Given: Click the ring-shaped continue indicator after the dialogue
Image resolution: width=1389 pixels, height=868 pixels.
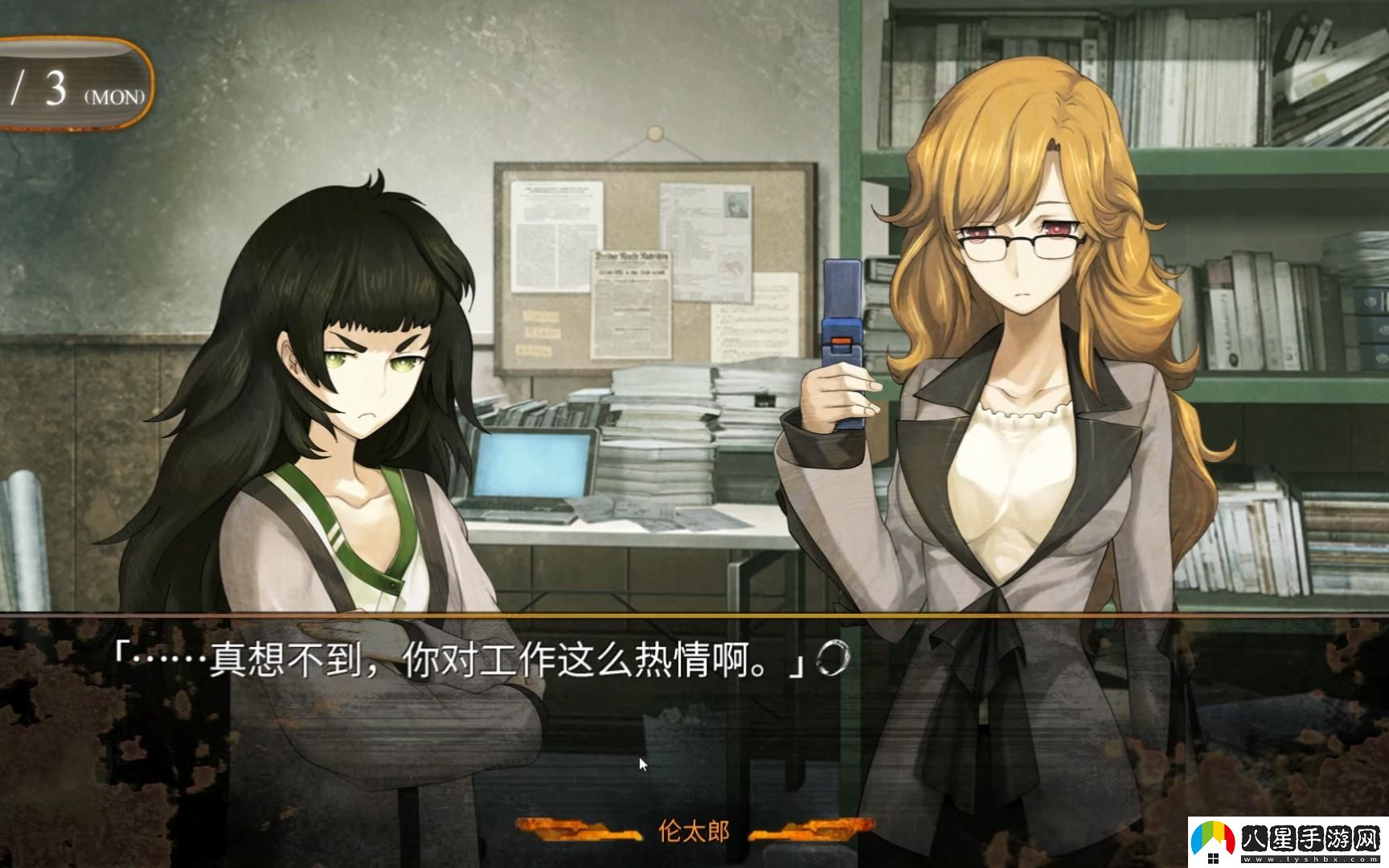Looking at the screenshot, I should pyautogui.click(x=832, y=659).
